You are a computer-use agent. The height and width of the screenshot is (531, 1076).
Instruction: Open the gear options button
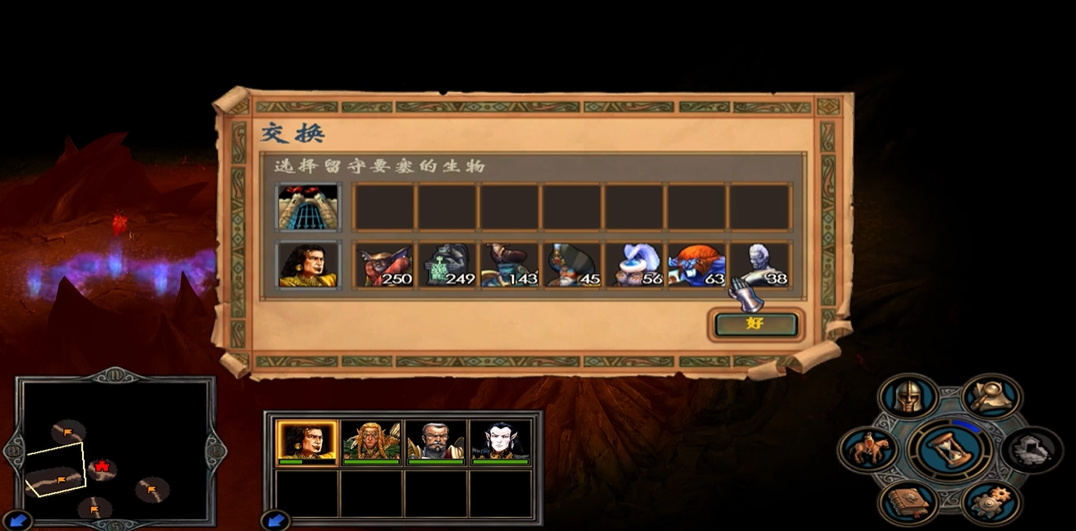point(990,499)
